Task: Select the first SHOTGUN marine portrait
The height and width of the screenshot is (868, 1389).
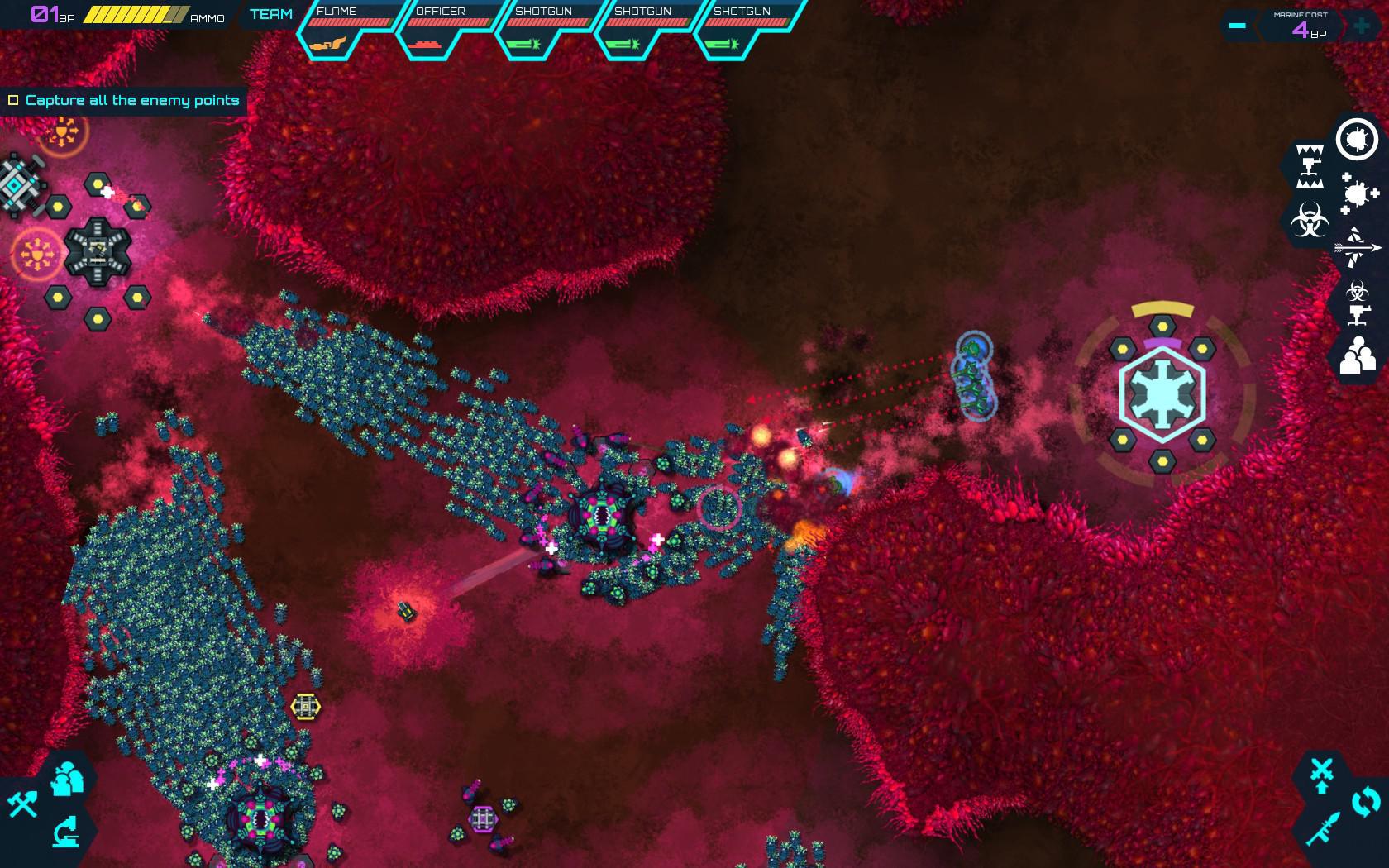Action: coord(542,29)
